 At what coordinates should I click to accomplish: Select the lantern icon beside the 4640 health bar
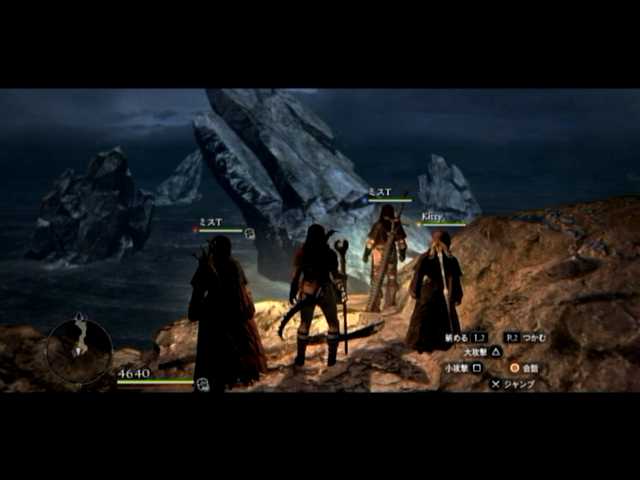tap(201, 383)
